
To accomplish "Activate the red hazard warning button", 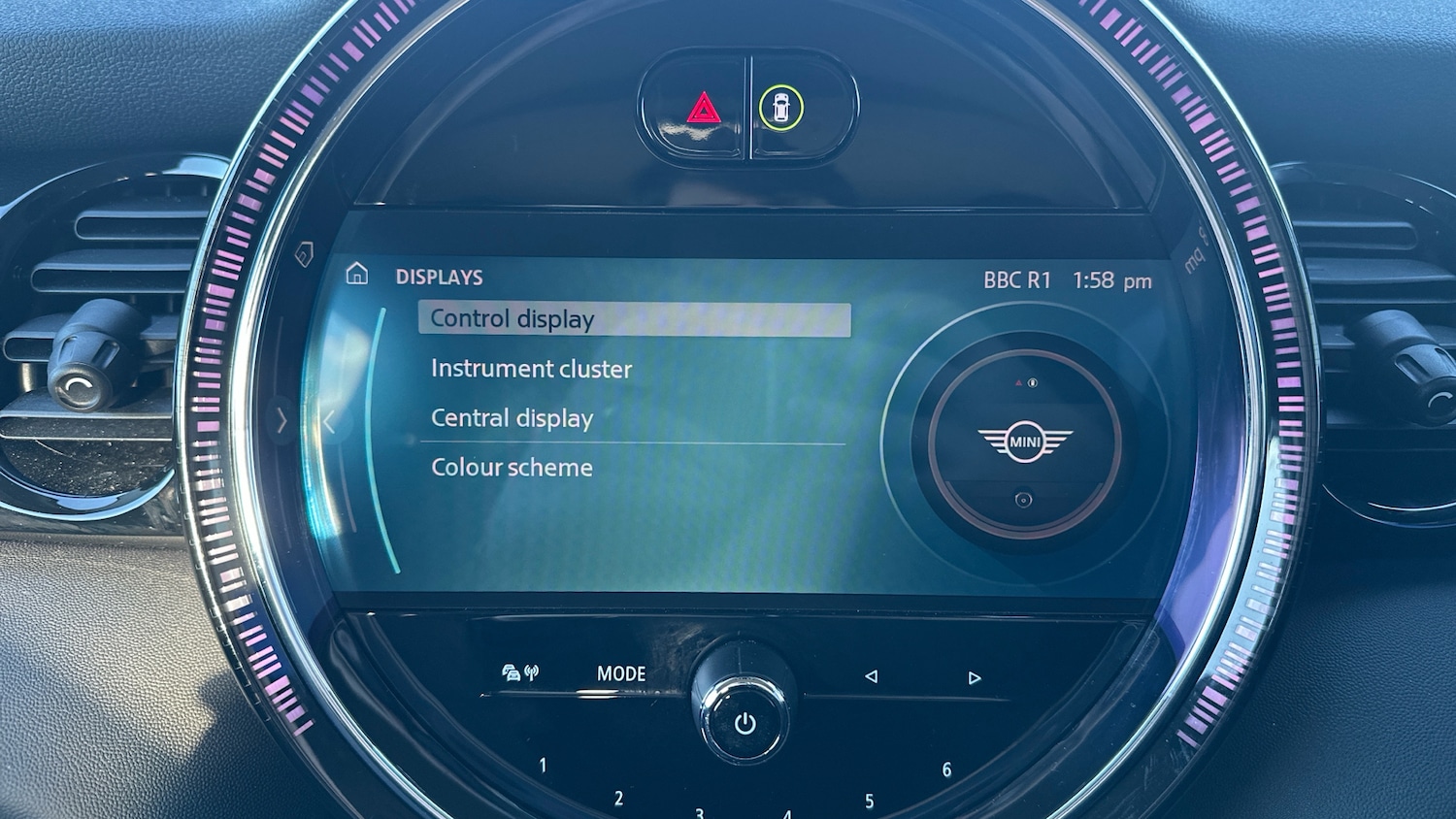I will coord(703,108).
